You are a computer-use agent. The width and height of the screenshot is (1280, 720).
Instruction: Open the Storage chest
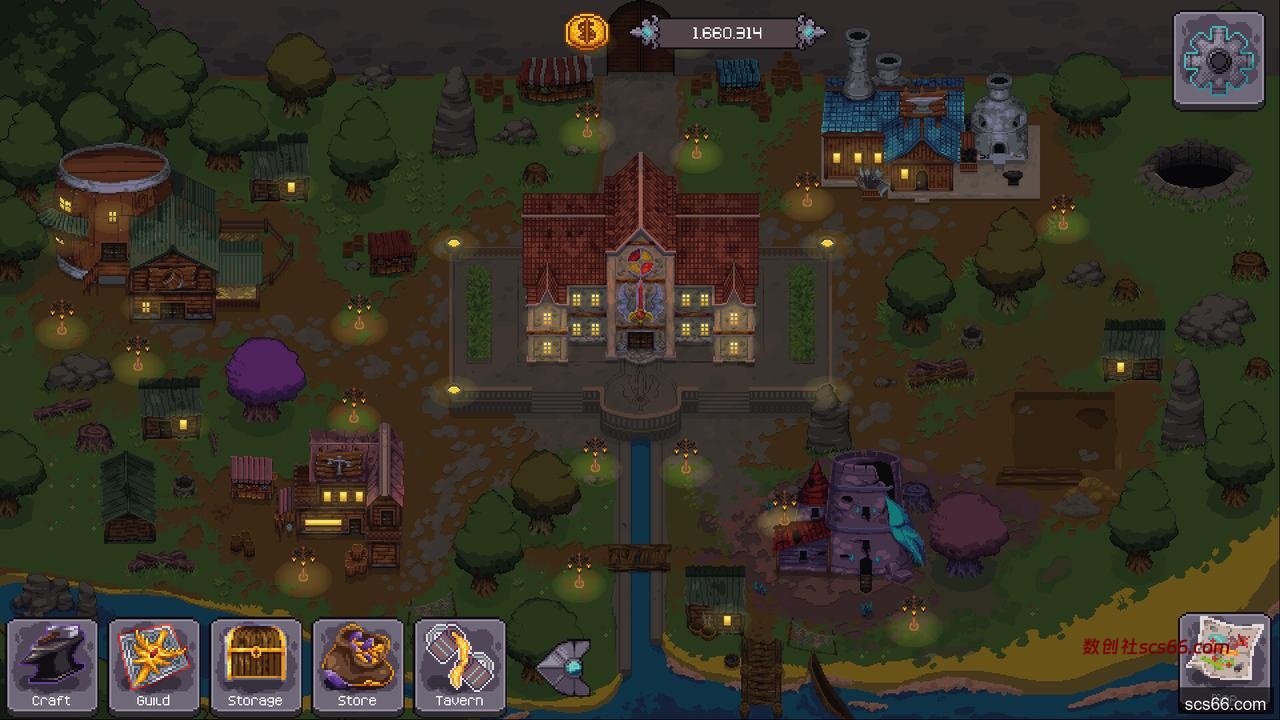tap(256, 665)
